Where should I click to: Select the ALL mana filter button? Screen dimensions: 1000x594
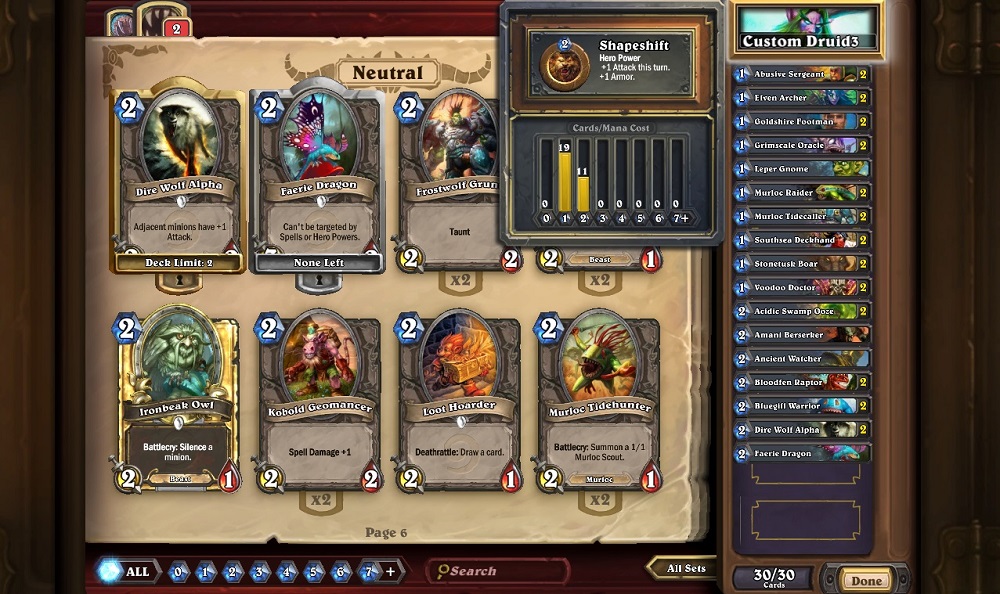pyautogui.click(x=125, y=572)
